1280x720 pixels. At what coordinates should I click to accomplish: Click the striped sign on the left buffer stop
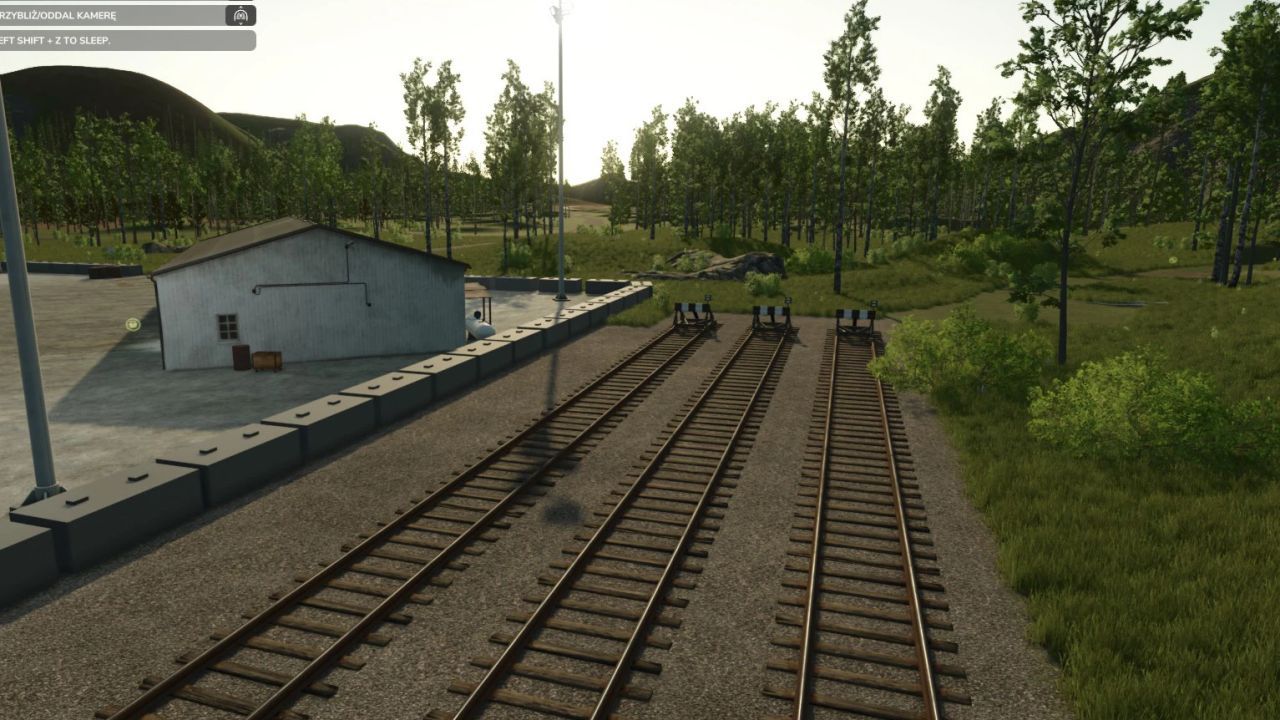coord(692,306)
